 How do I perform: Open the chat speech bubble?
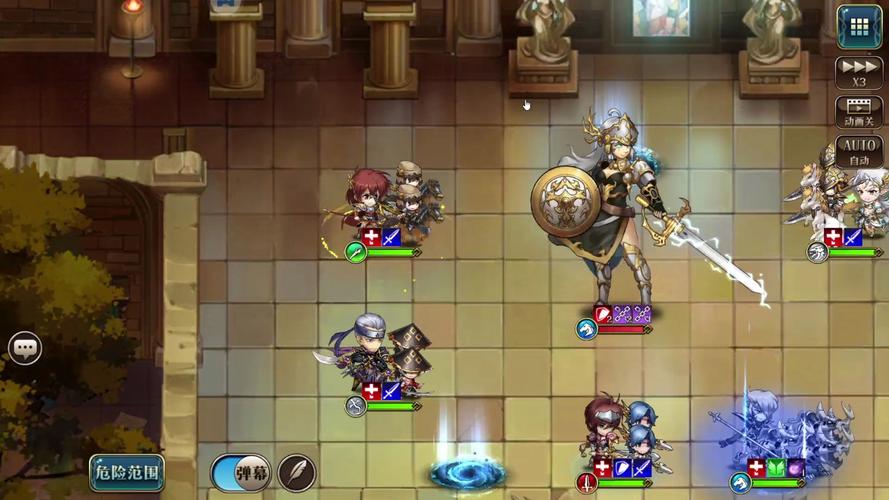(25, 348)
